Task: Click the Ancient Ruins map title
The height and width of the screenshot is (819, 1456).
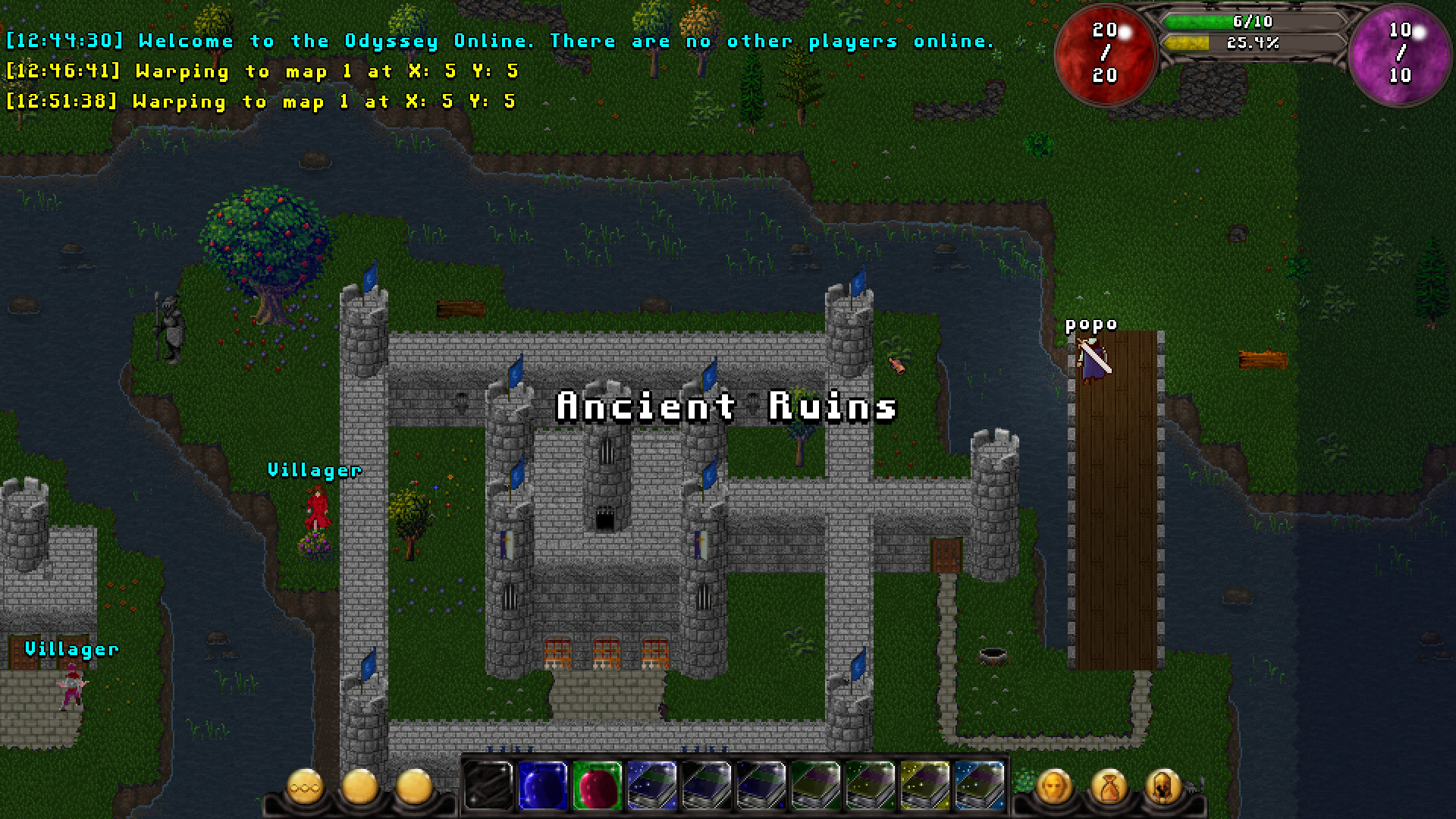Action: point(726,406)
